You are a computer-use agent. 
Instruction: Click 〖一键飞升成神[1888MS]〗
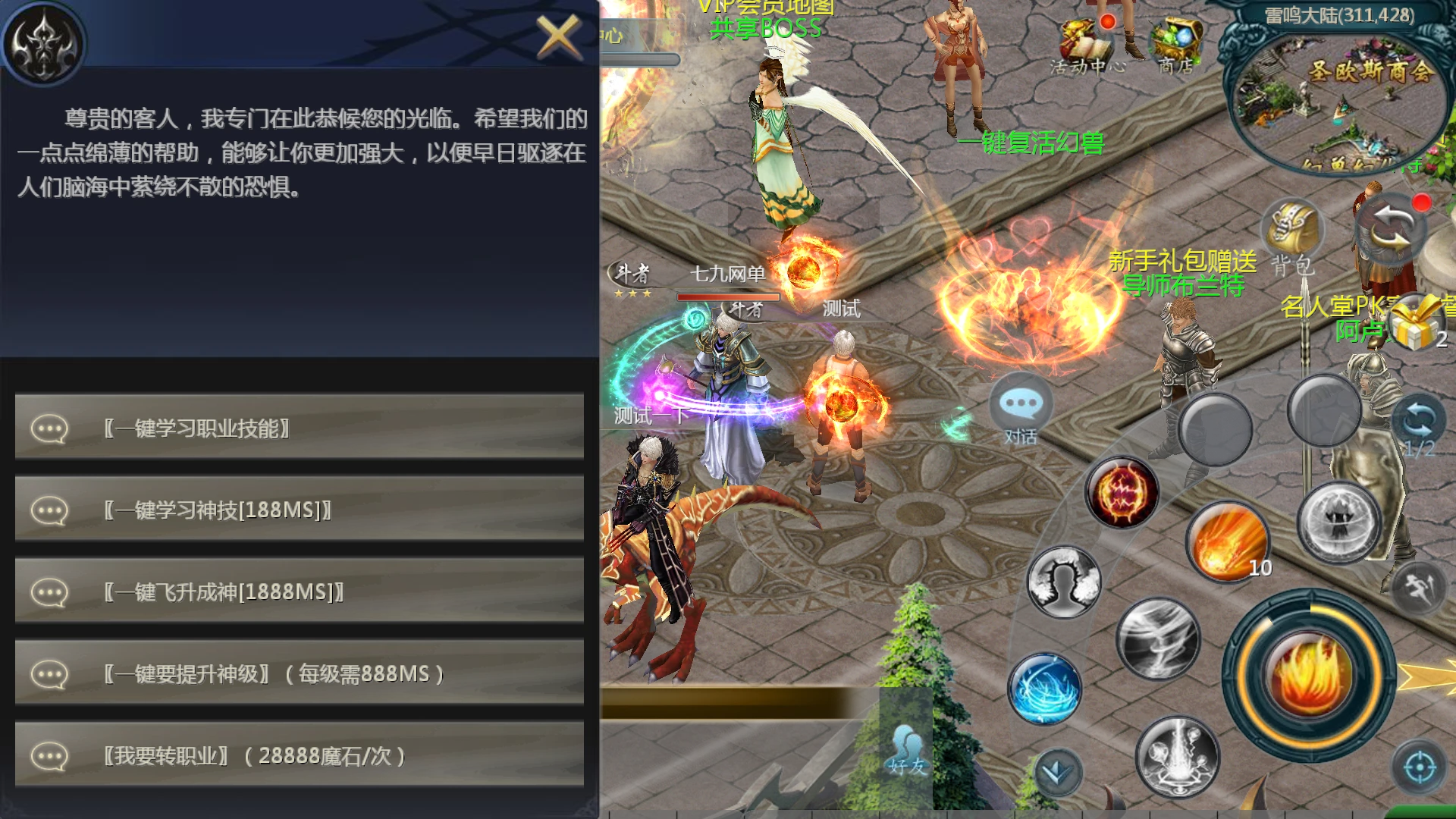pos(300,591)
